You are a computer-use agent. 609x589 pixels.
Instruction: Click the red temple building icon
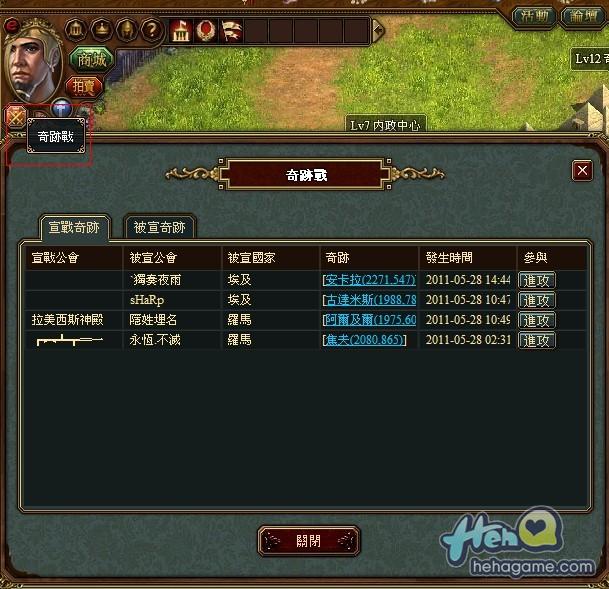(x=182, y=30)
